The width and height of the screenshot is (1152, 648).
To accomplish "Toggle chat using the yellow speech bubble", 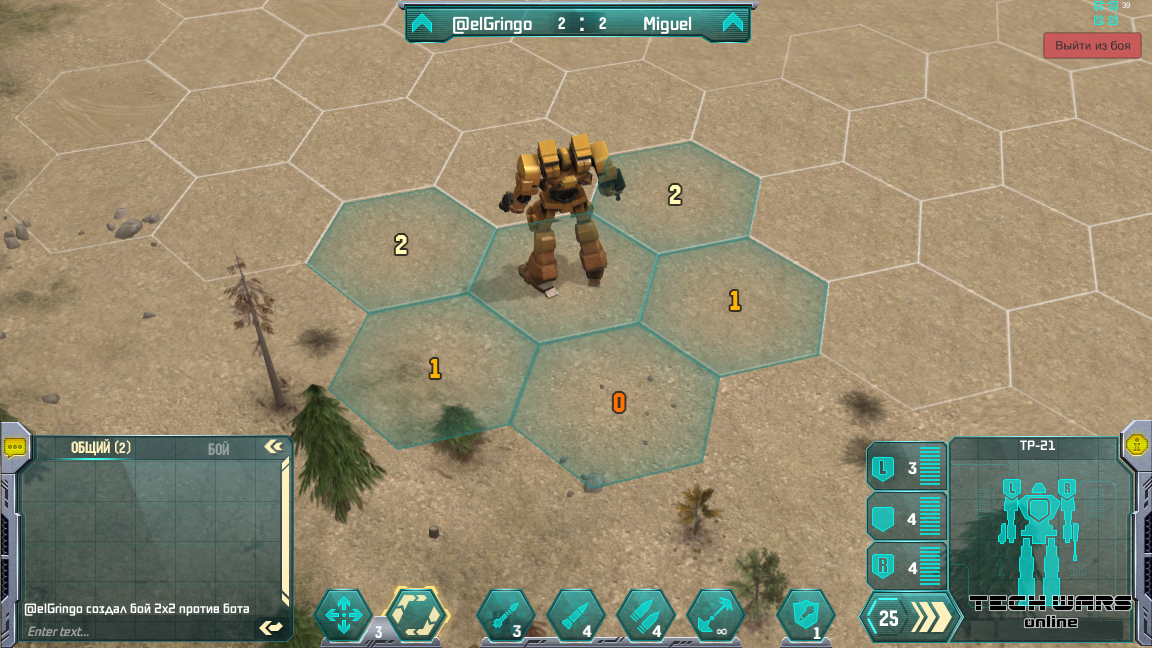I will 15,447.
